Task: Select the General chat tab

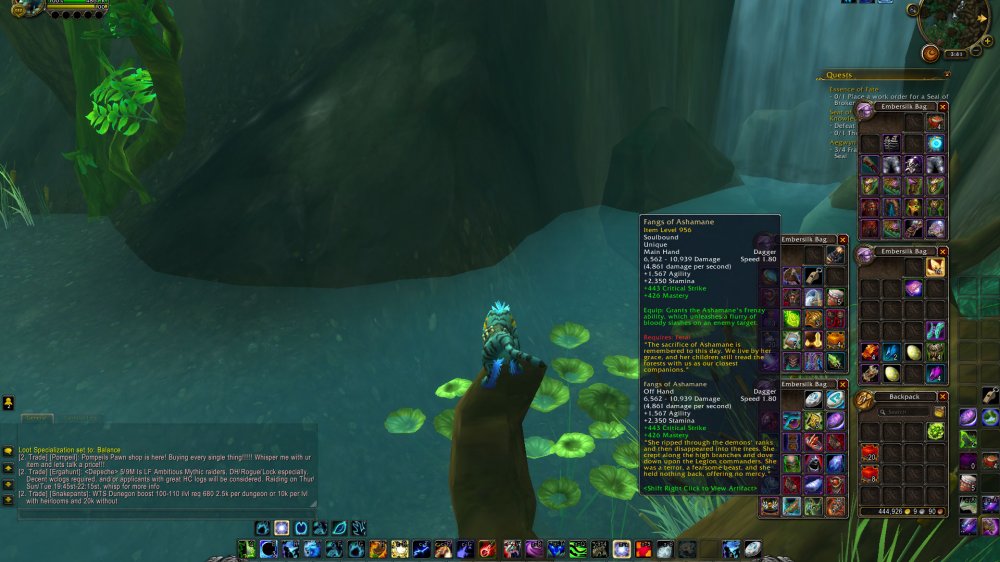Action: point(37,417)
